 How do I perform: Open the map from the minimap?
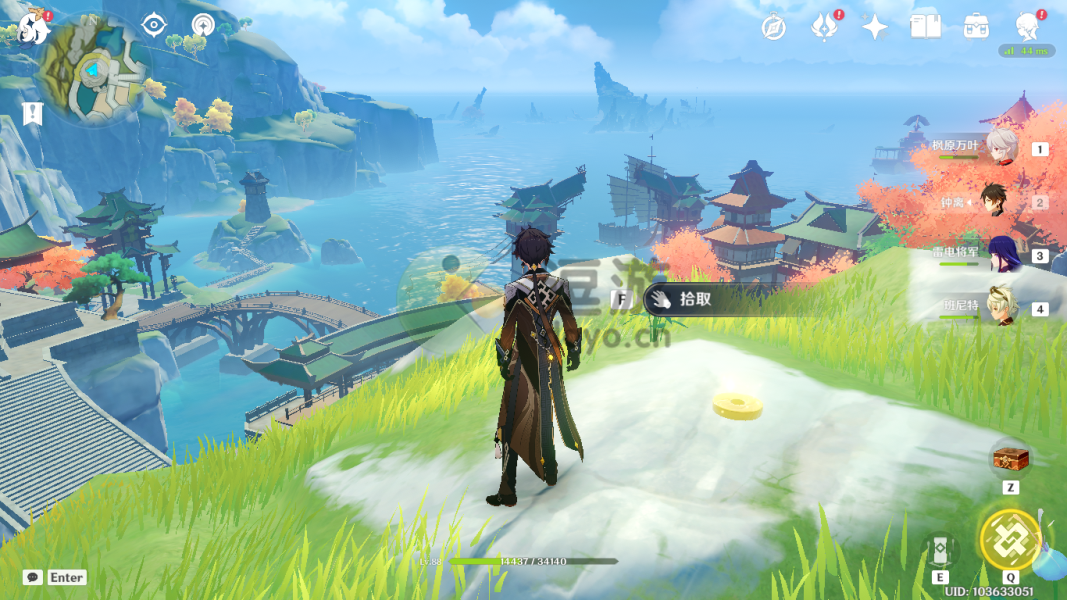(x=96, y=70)
